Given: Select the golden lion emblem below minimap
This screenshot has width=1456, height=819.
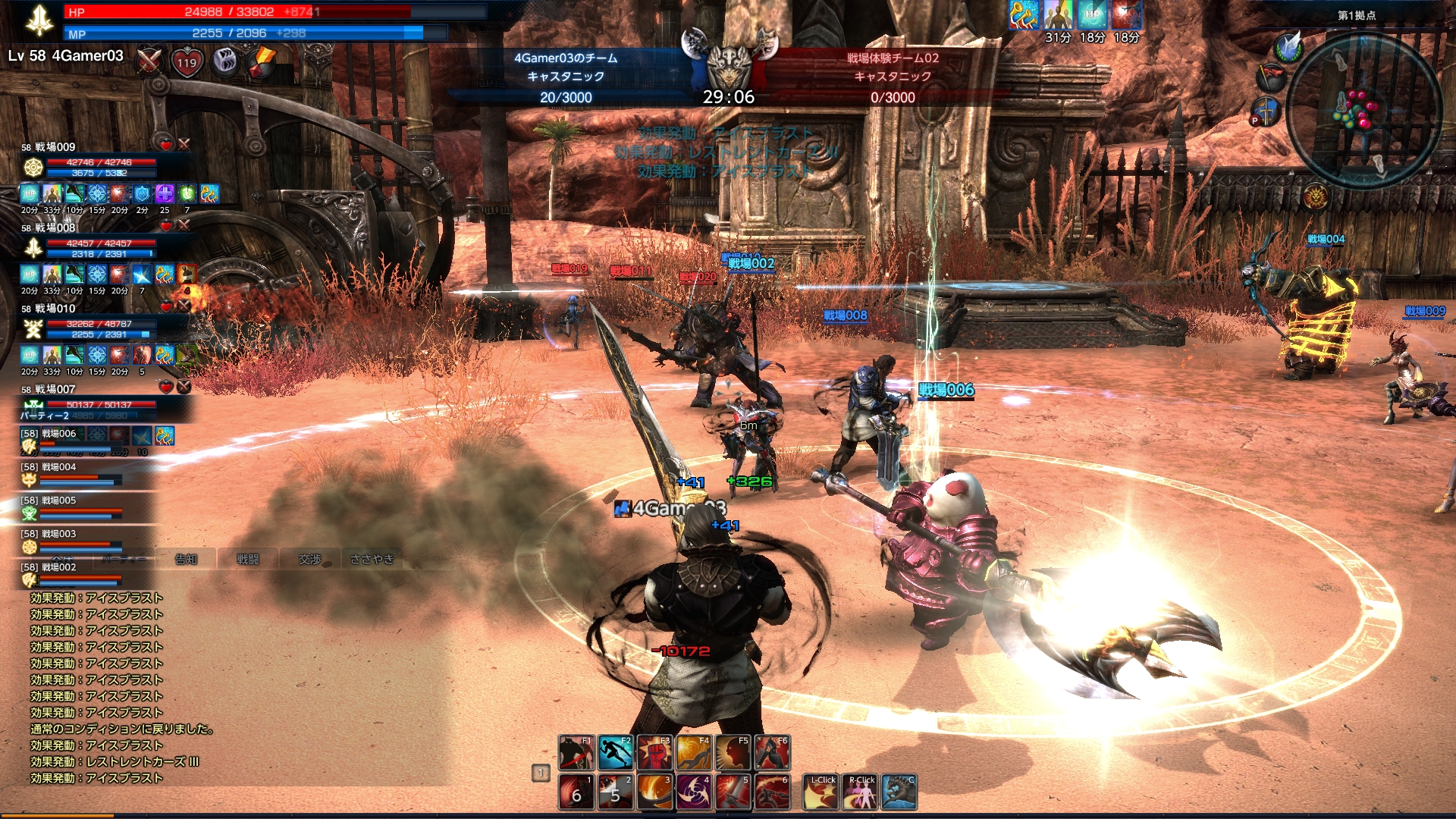Looking at the screenshot, I should click(1315, 196).
